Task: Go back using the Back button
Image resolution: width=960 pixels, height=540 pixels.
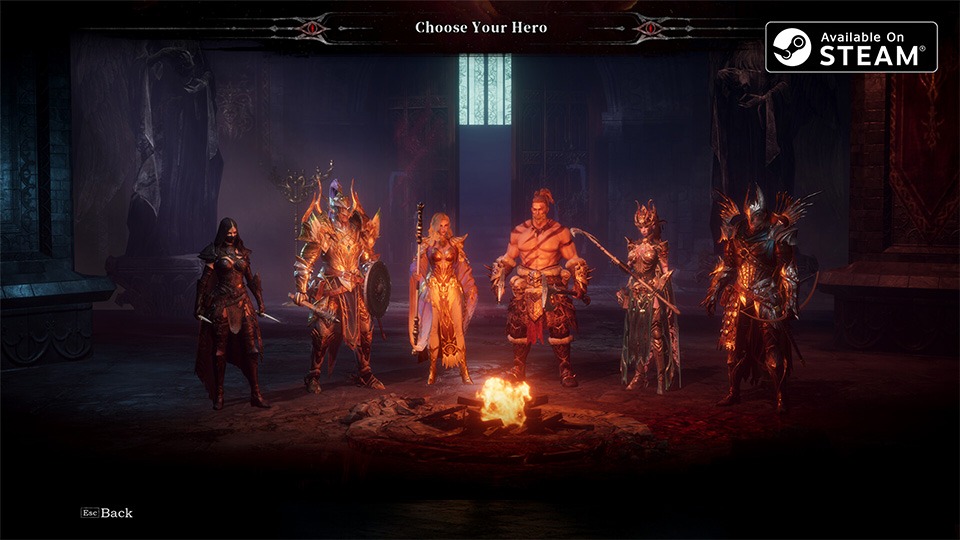Action: coord(108,513)
